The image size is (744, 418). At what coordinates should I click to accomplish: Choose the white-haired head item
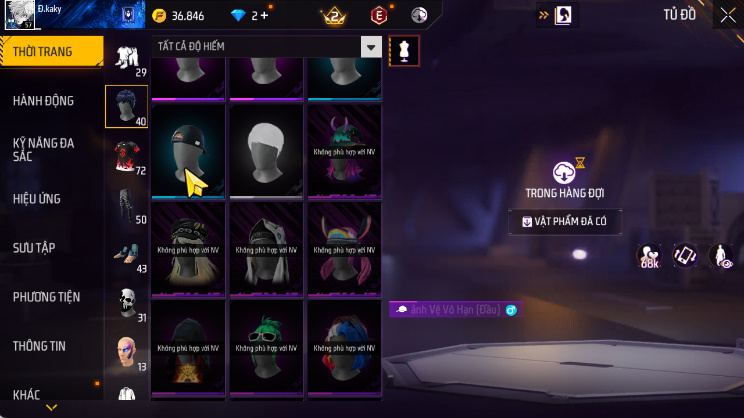(267, 150)
